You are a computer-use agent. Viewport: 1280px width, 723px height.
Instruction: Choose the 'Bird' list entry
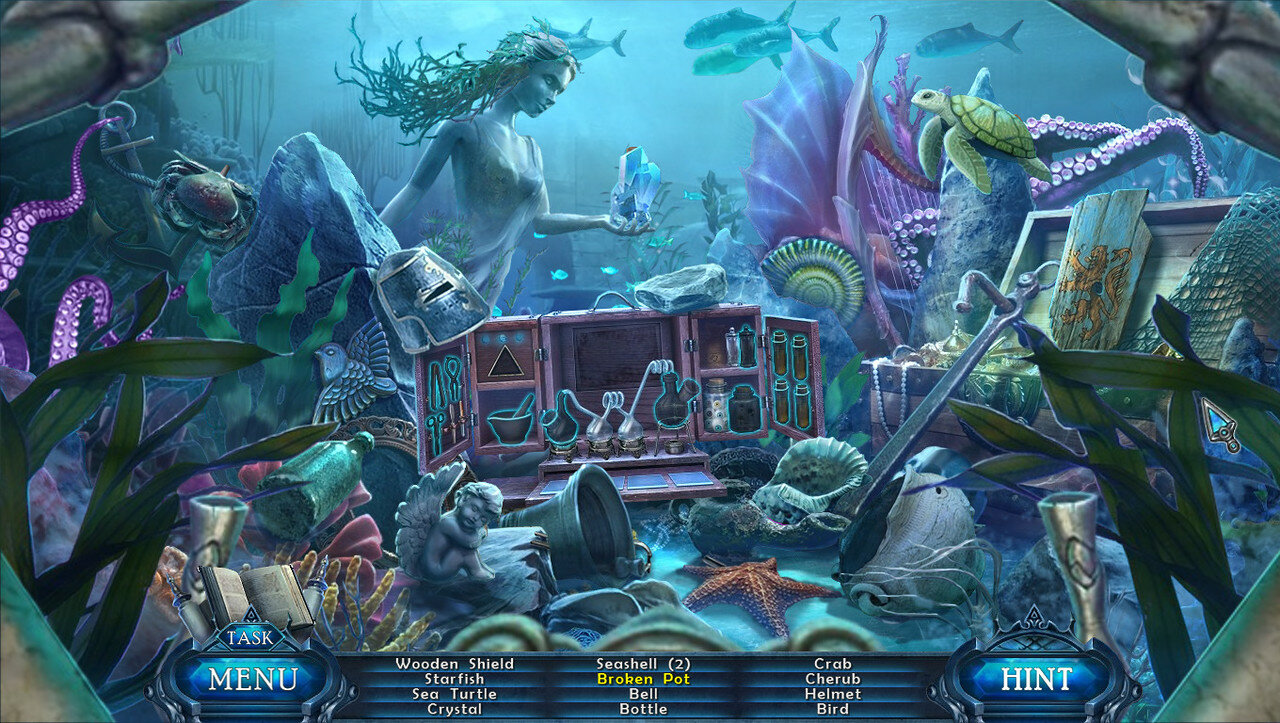click(x=832, y=709)
